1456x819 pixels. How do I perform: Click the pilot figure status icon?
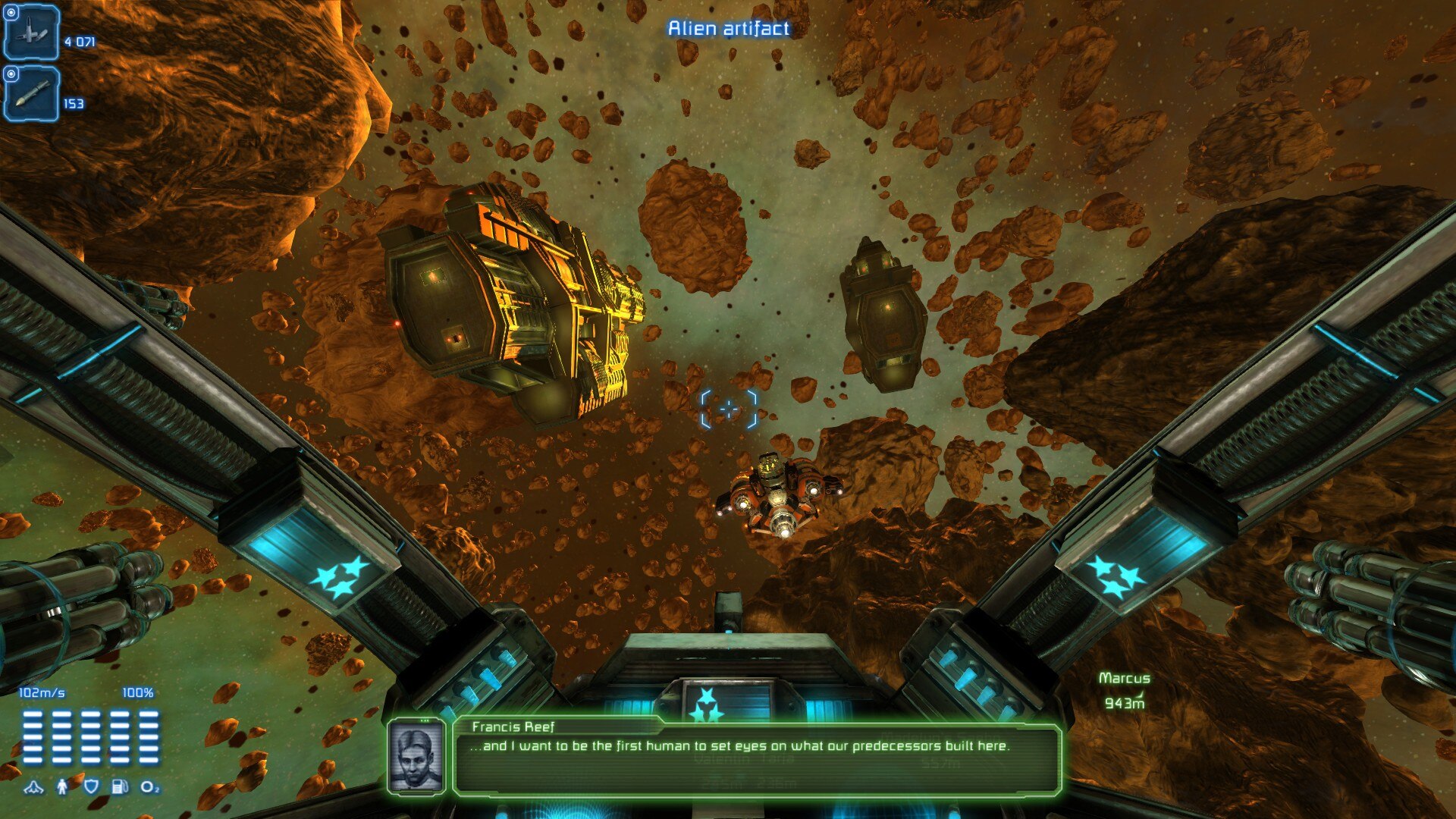coord(62,786)
